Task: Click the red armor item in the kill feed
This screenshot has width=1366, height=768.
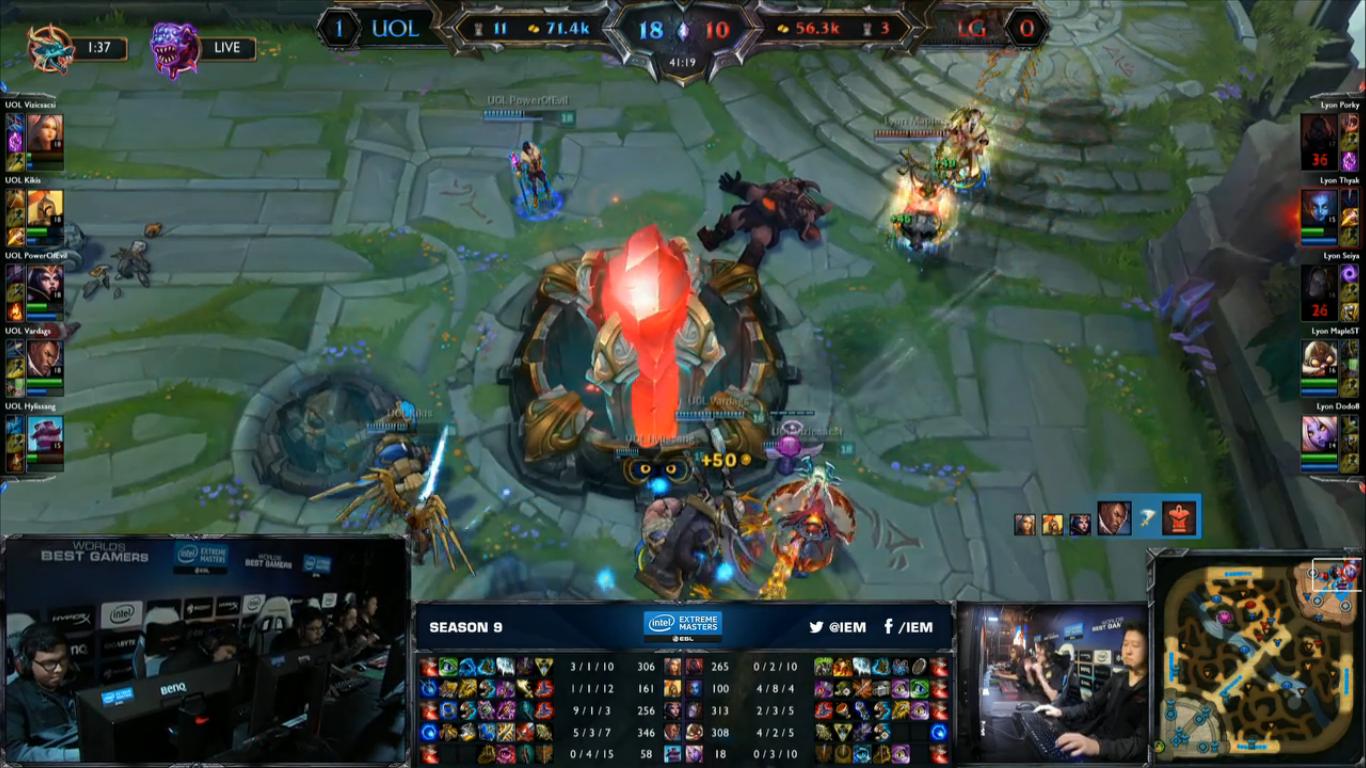Action: click(1181, 517)
